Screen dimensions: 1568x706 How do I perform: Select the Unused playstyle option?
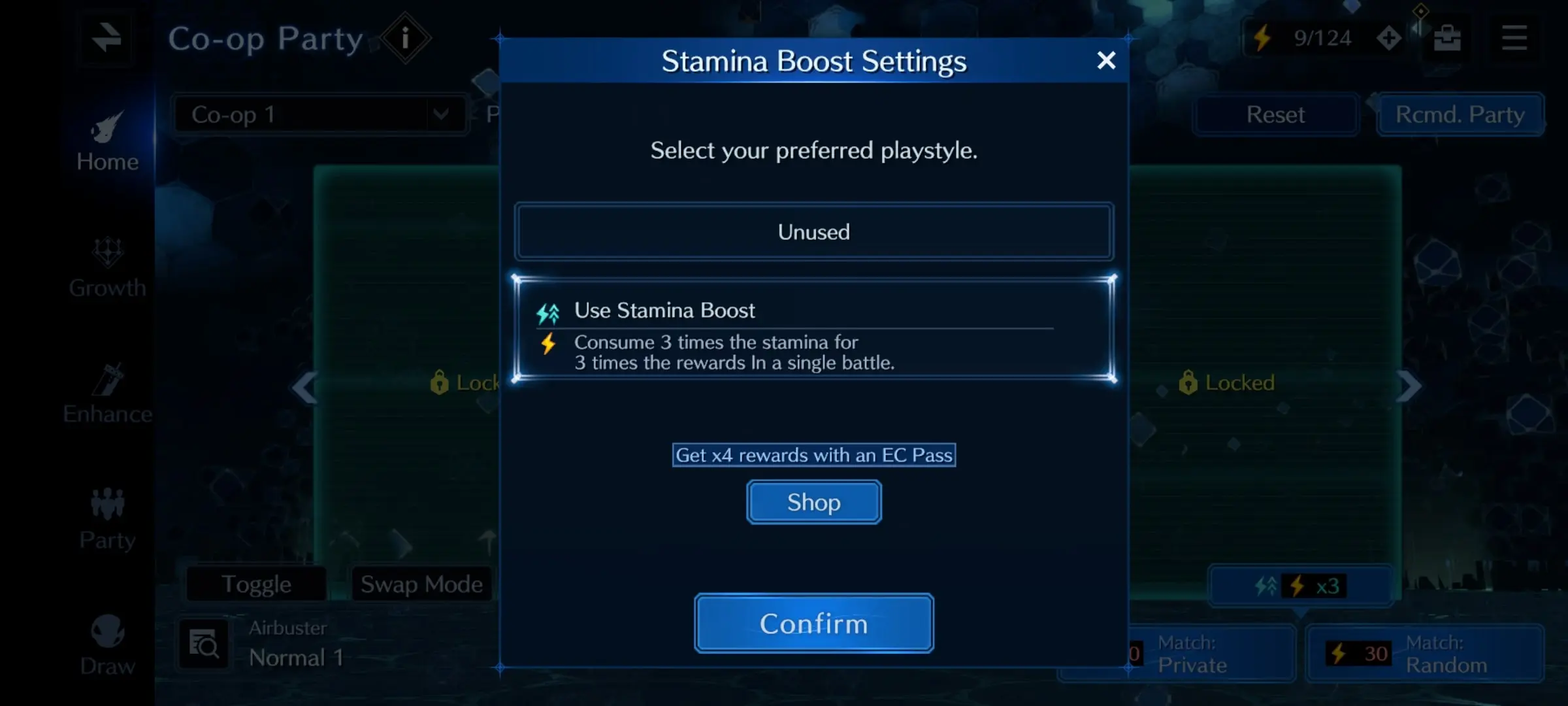tap(813, 232)
